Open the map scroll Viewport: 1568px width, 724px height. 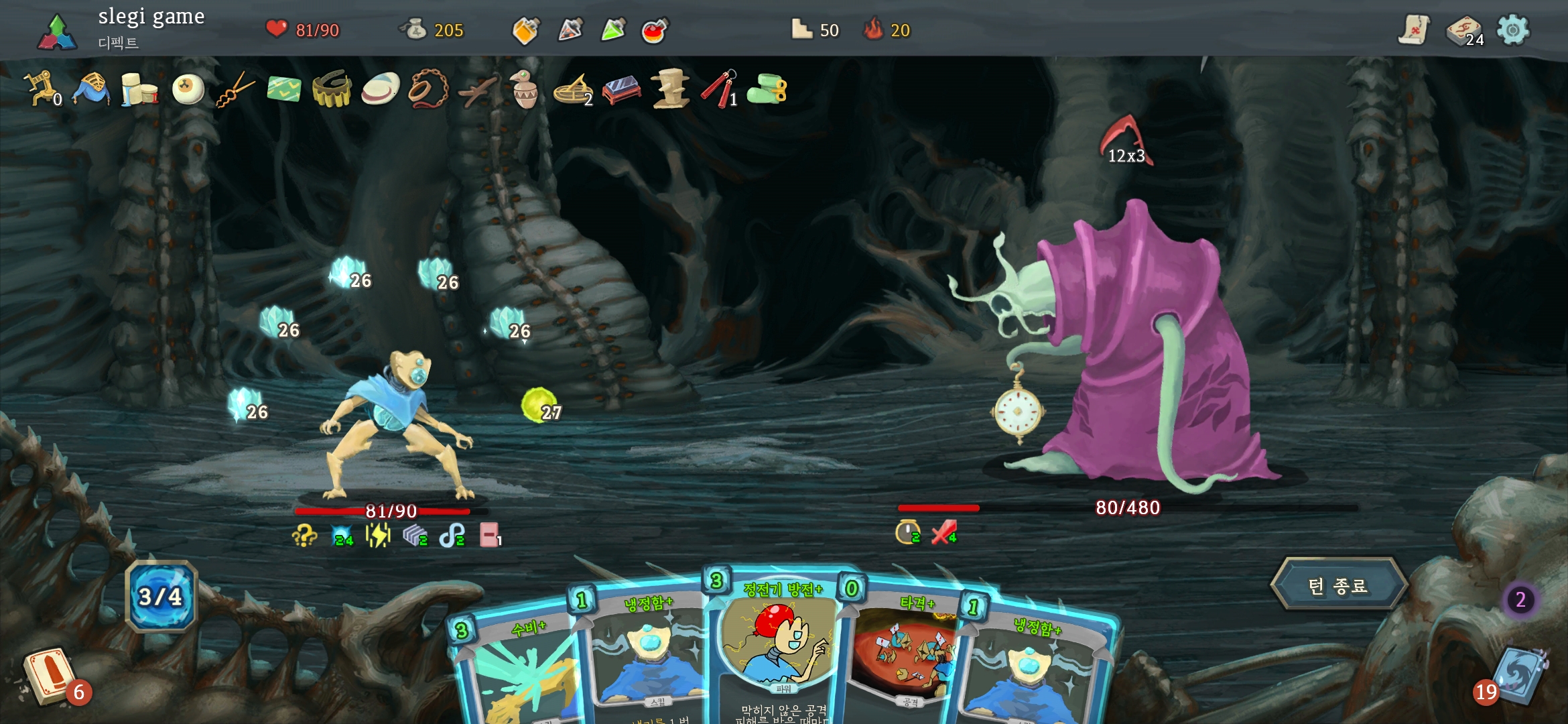coord(1414,30)
